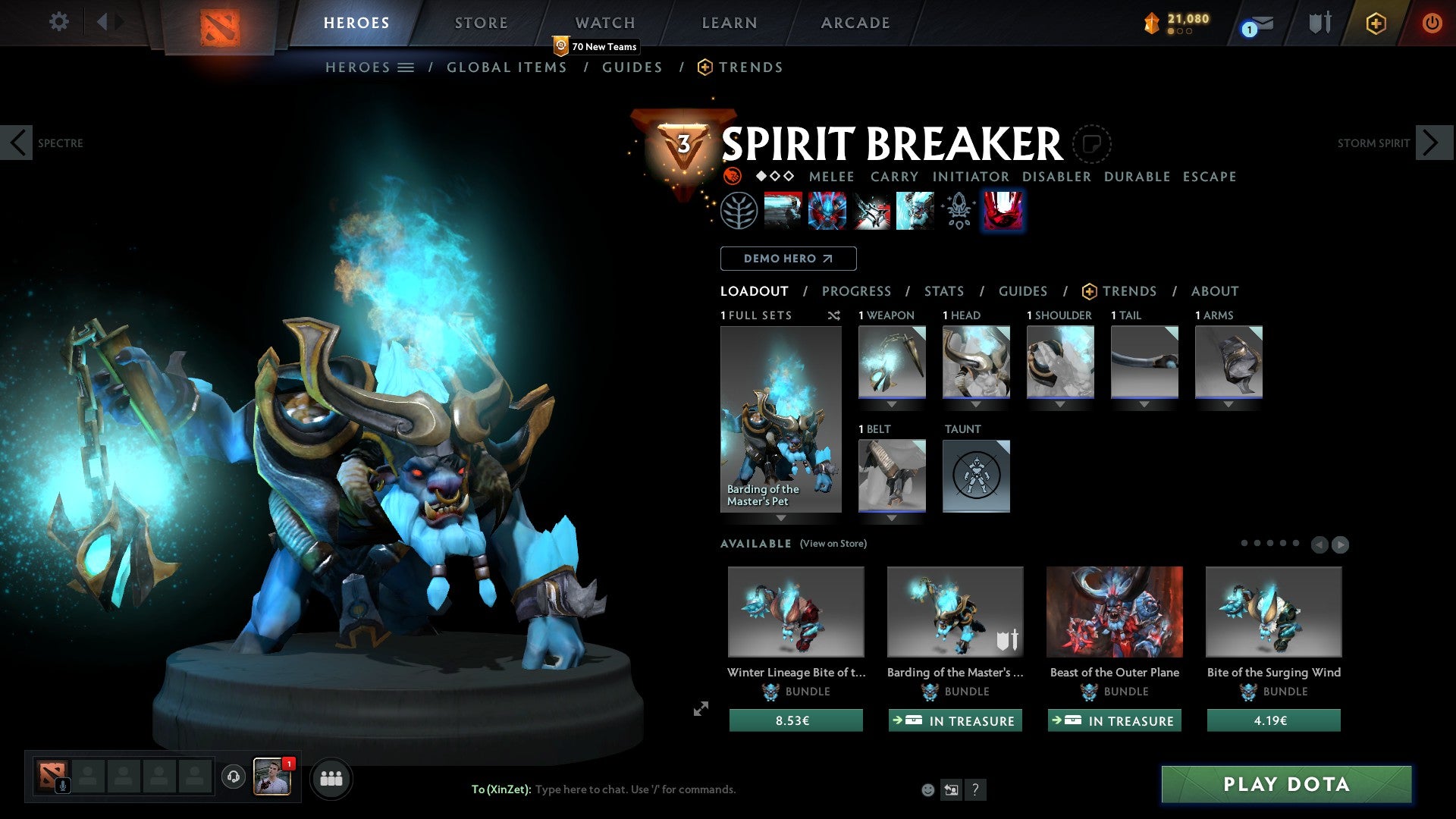This screenshot has width=1456, height=819.
Task: Open the WATCH menu item
Action: 604,23
